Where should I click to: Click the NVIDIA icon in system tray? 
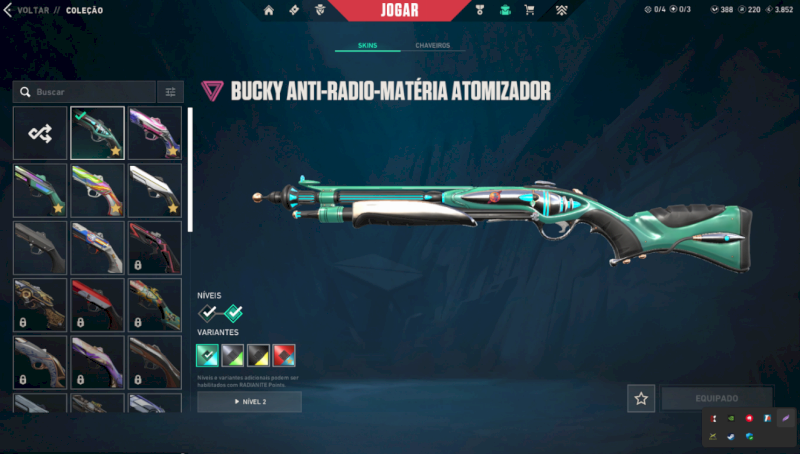click(731, 418)
